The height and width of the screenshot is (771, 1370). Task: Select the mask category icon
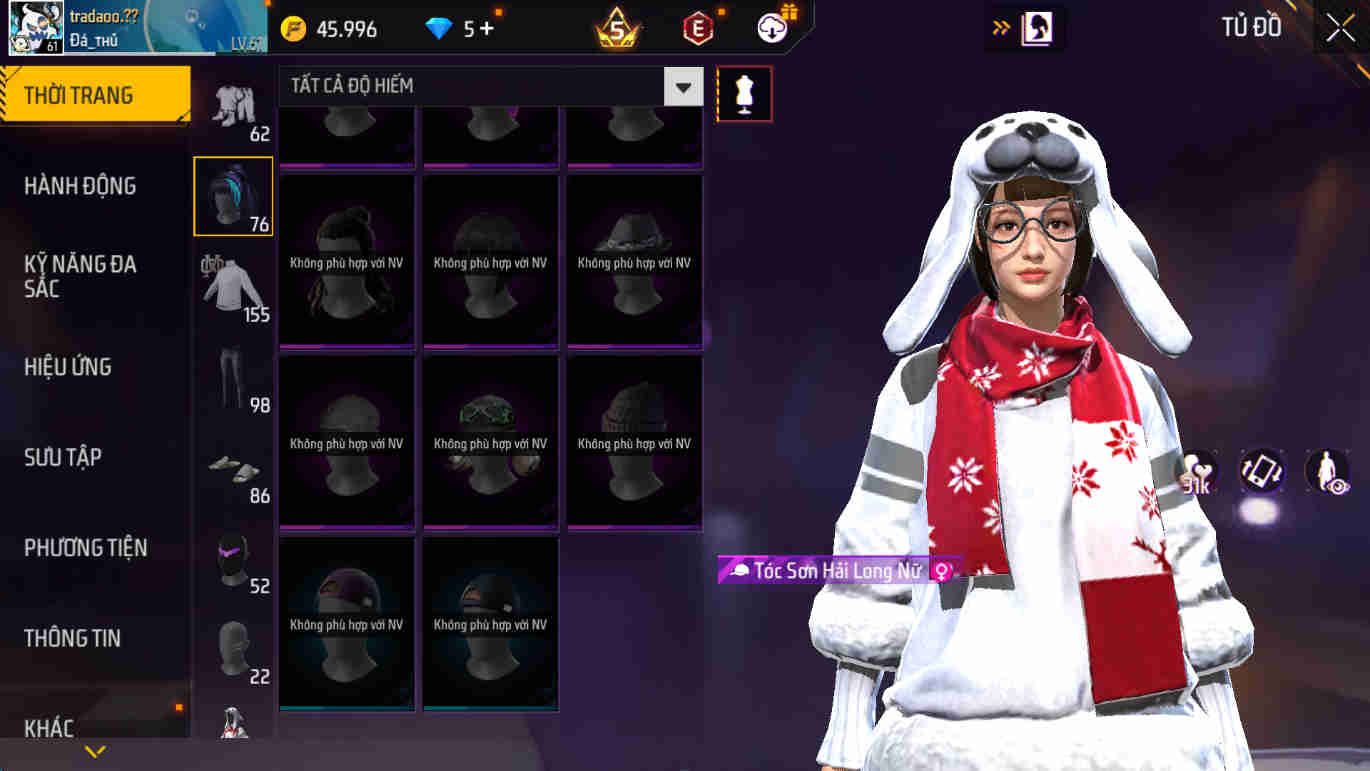(235, 560)
